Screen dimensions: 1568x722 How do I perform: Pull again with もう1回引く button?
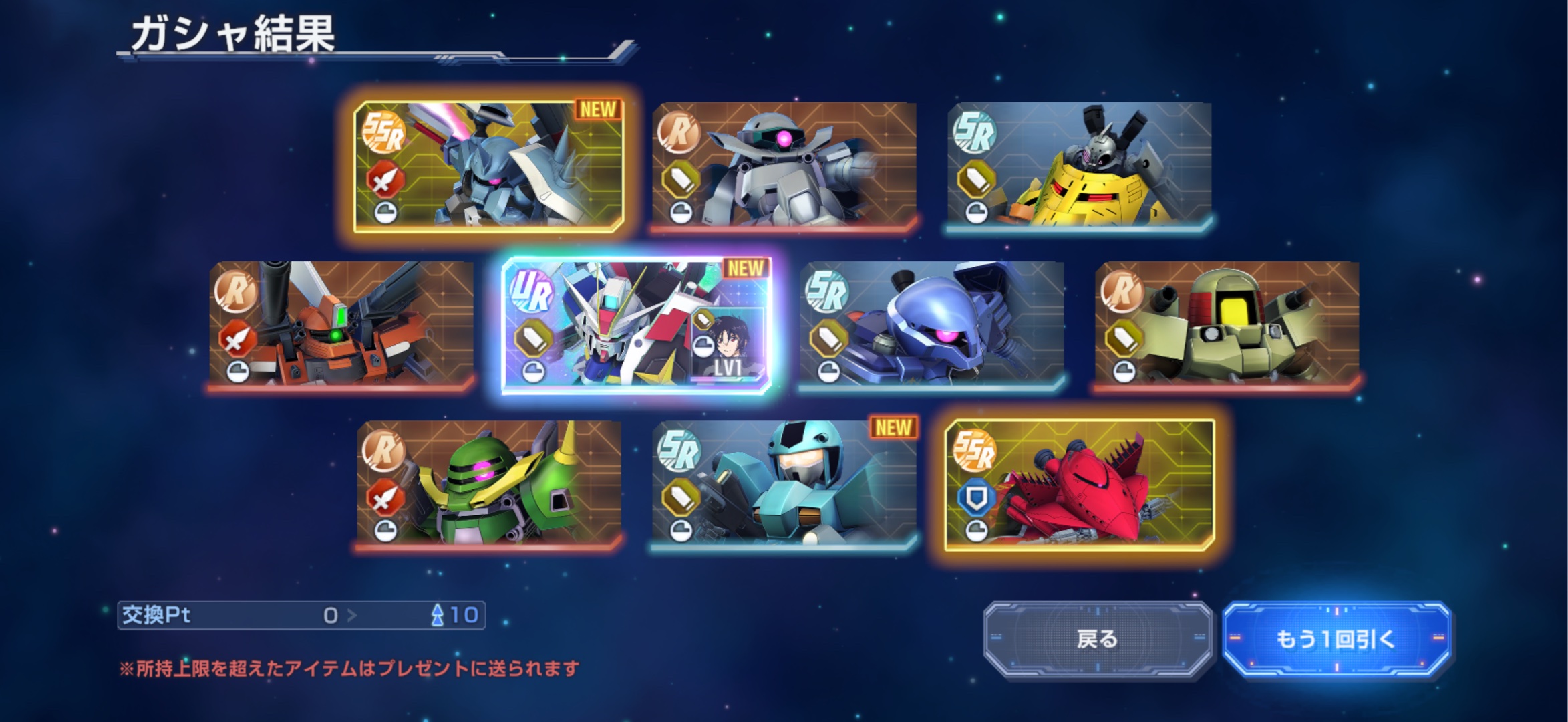[x=1336, y=640]
